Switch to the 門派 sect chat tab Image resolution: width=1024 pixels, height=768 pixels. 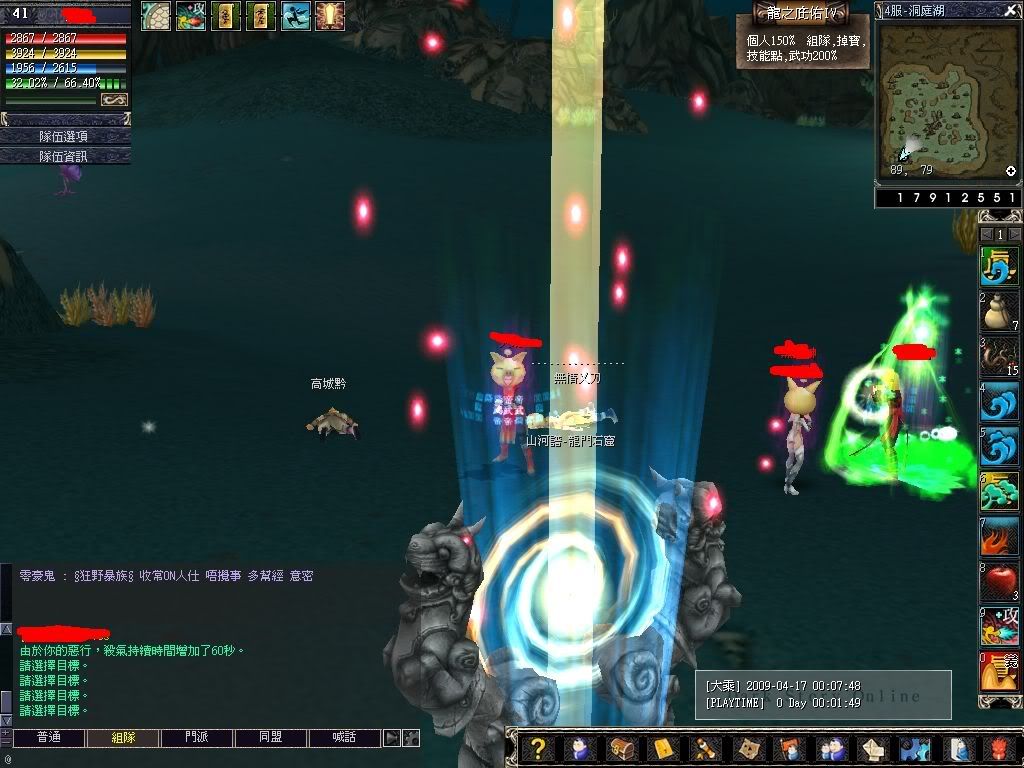pos(197,738)
